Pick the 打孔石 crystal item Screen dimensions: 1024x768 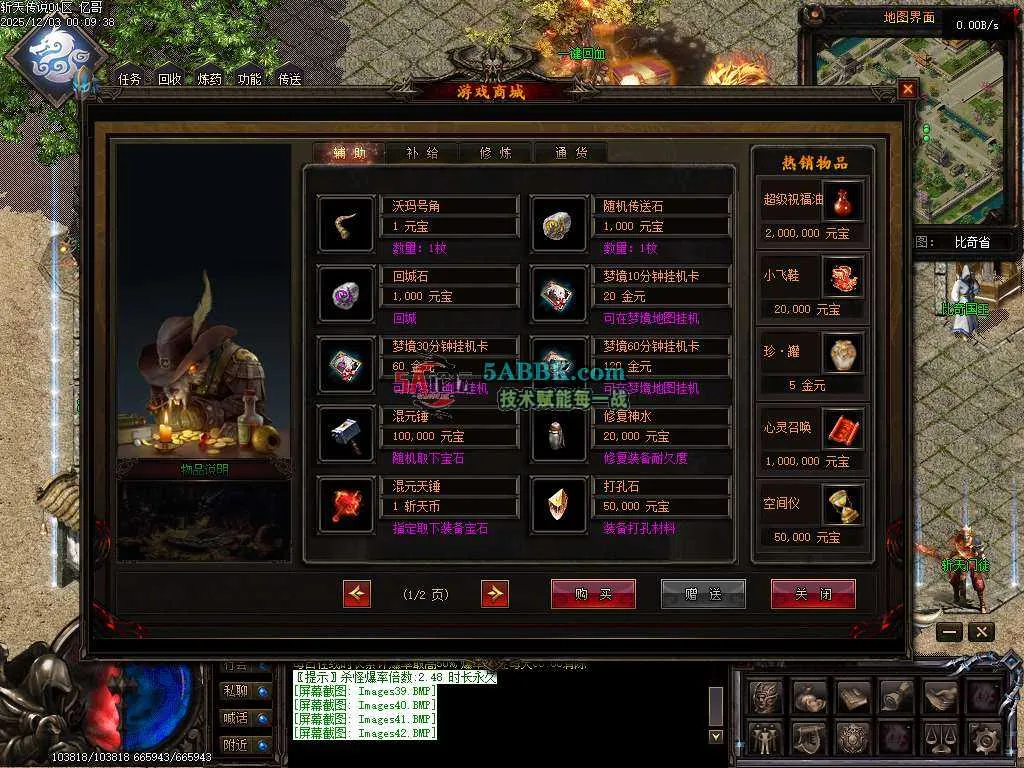pyautogui.click(x=558, y=504)
